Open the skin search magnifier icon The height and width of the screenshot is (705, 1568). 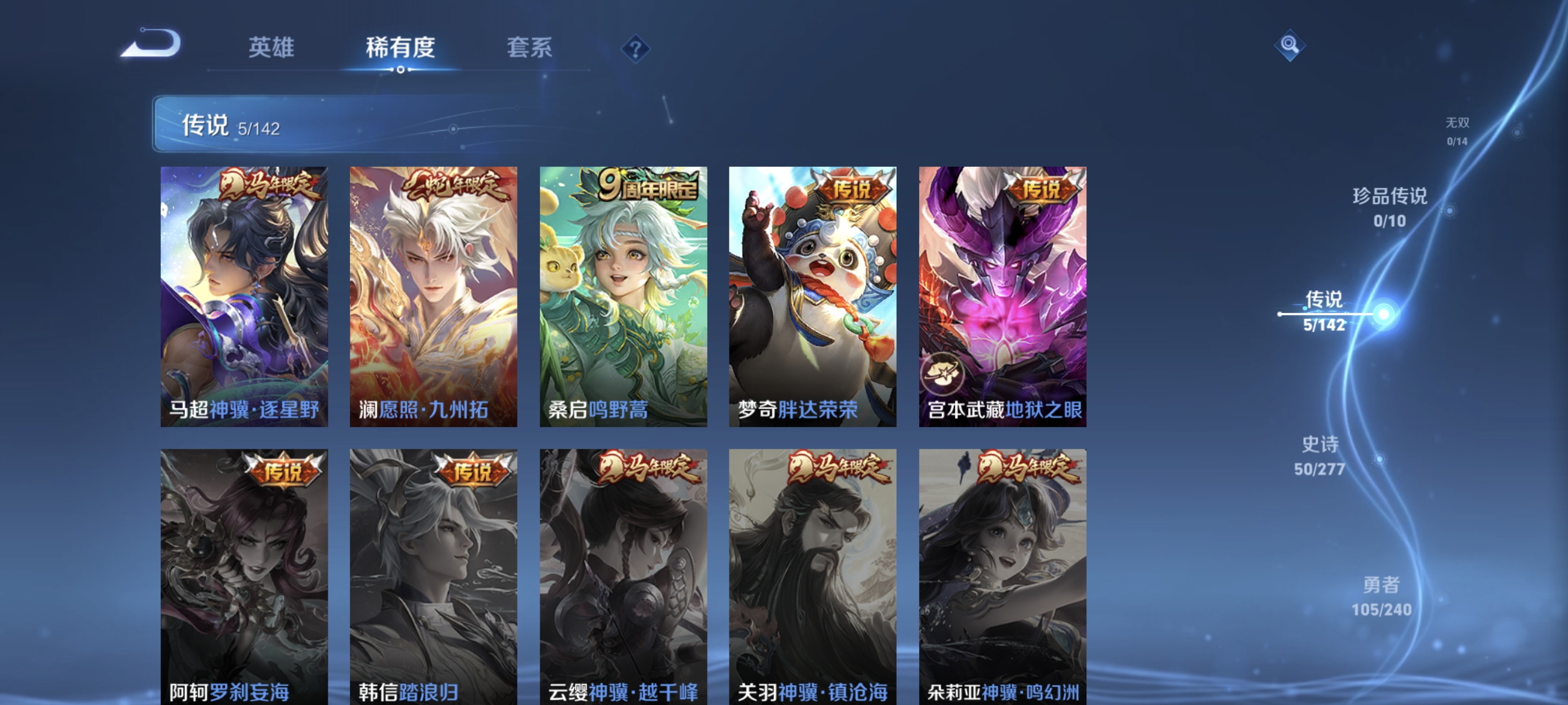click(1291, 45)
